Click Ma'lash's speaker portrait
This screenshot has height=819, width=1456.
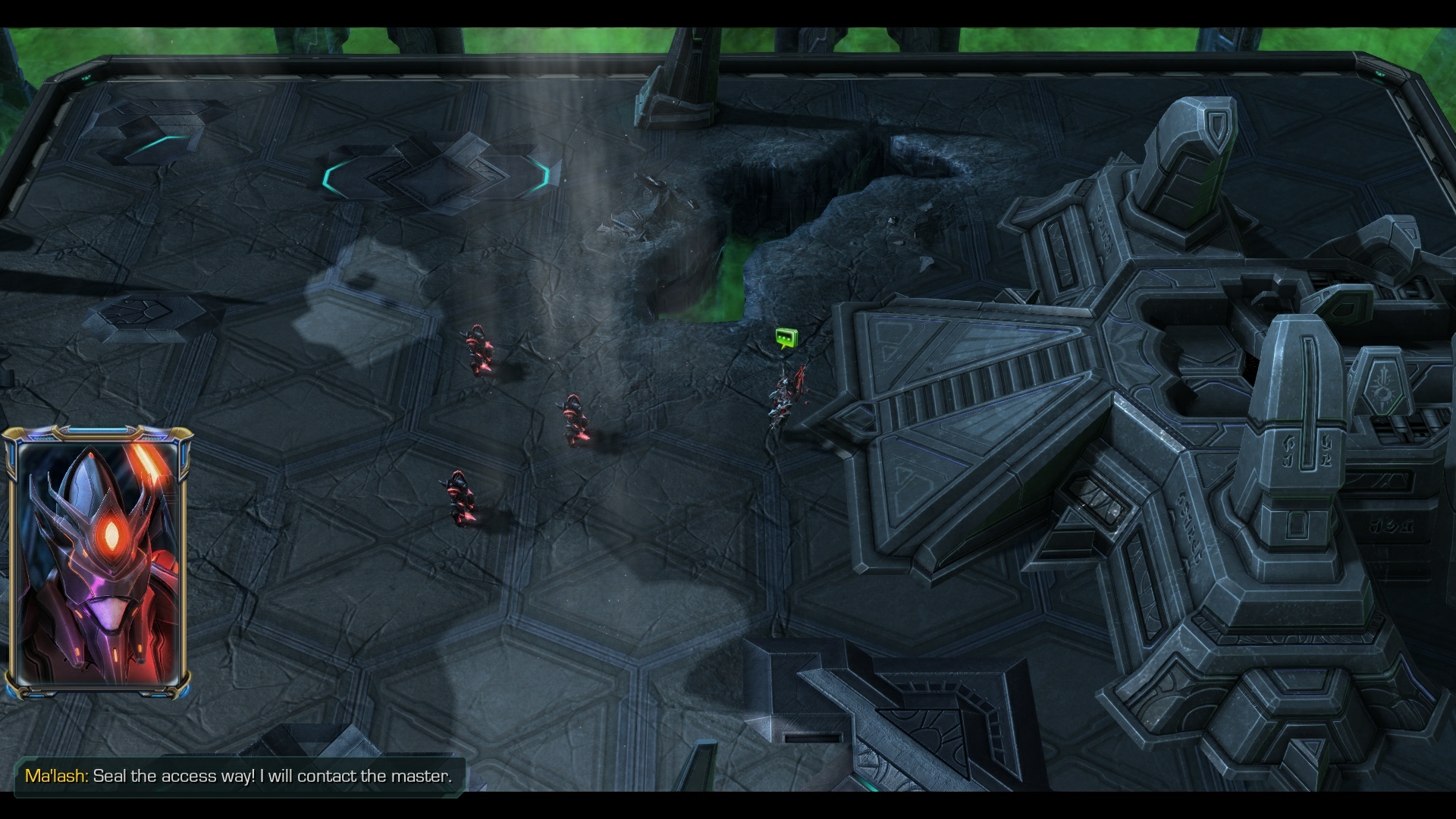tap(98, 562)
